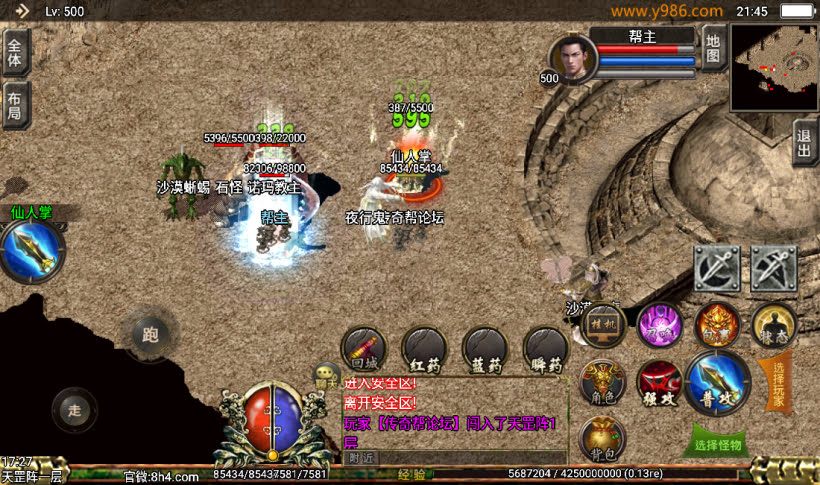The height and width of the screenshot is (485, 820).
Task: Use the 瞬药 instant potion slot
Action: pyautogui.click(x=546, y=349)
